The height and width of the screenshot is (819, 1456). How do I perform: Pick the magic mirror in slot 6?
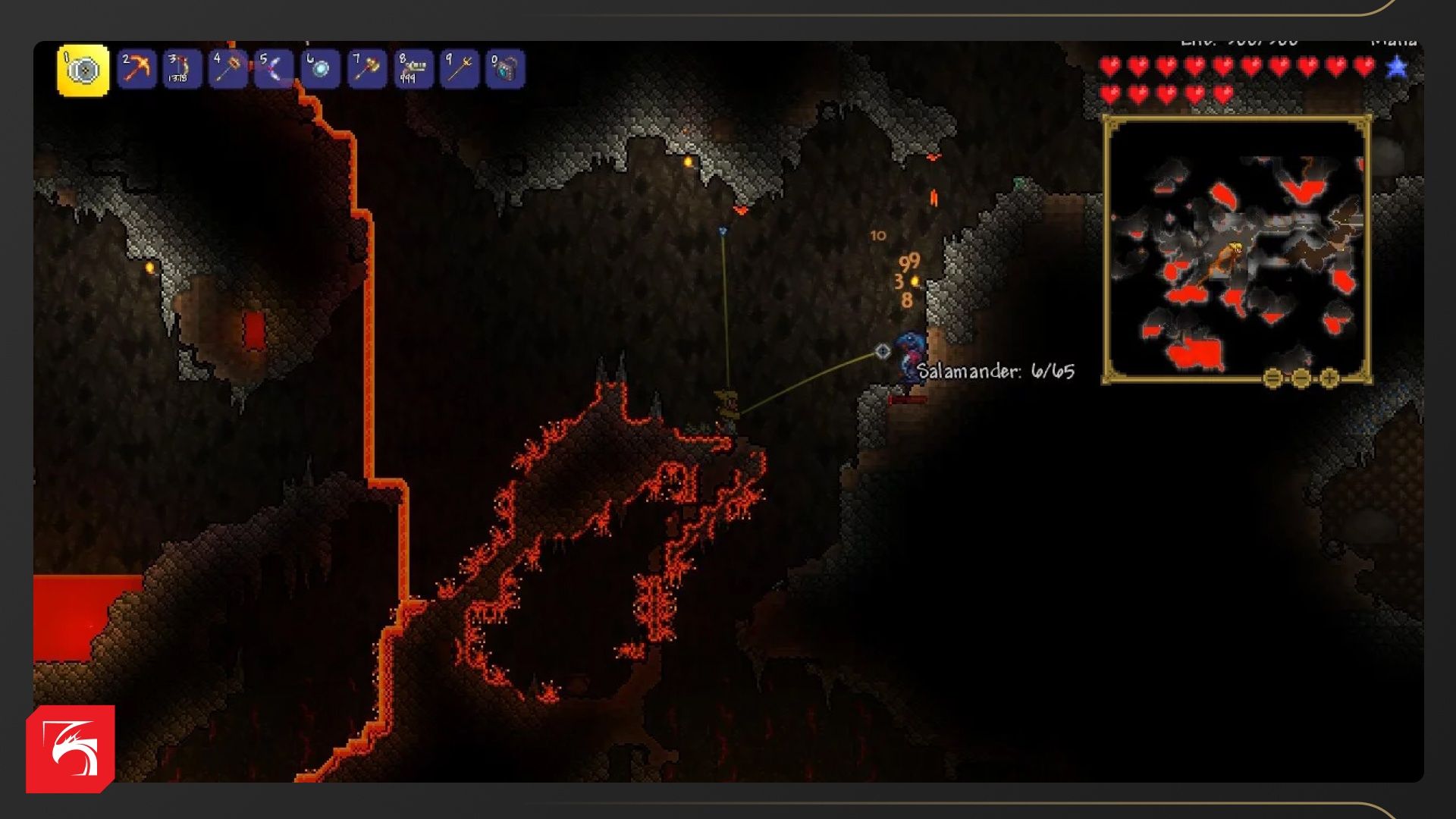(320, 70)
